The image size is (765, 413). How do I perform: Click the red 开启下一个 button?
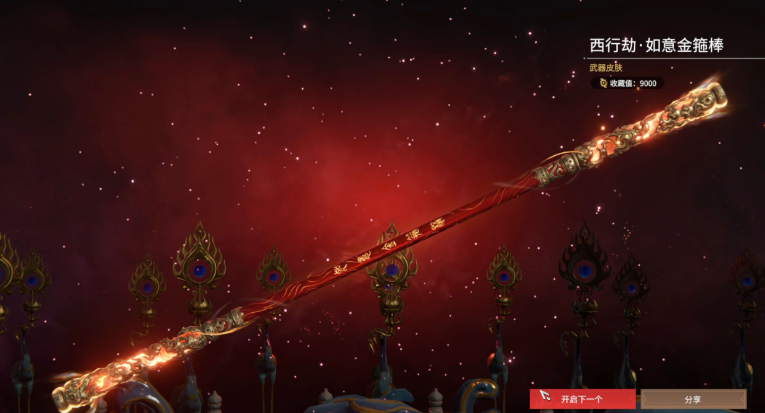tap(582, 399)
